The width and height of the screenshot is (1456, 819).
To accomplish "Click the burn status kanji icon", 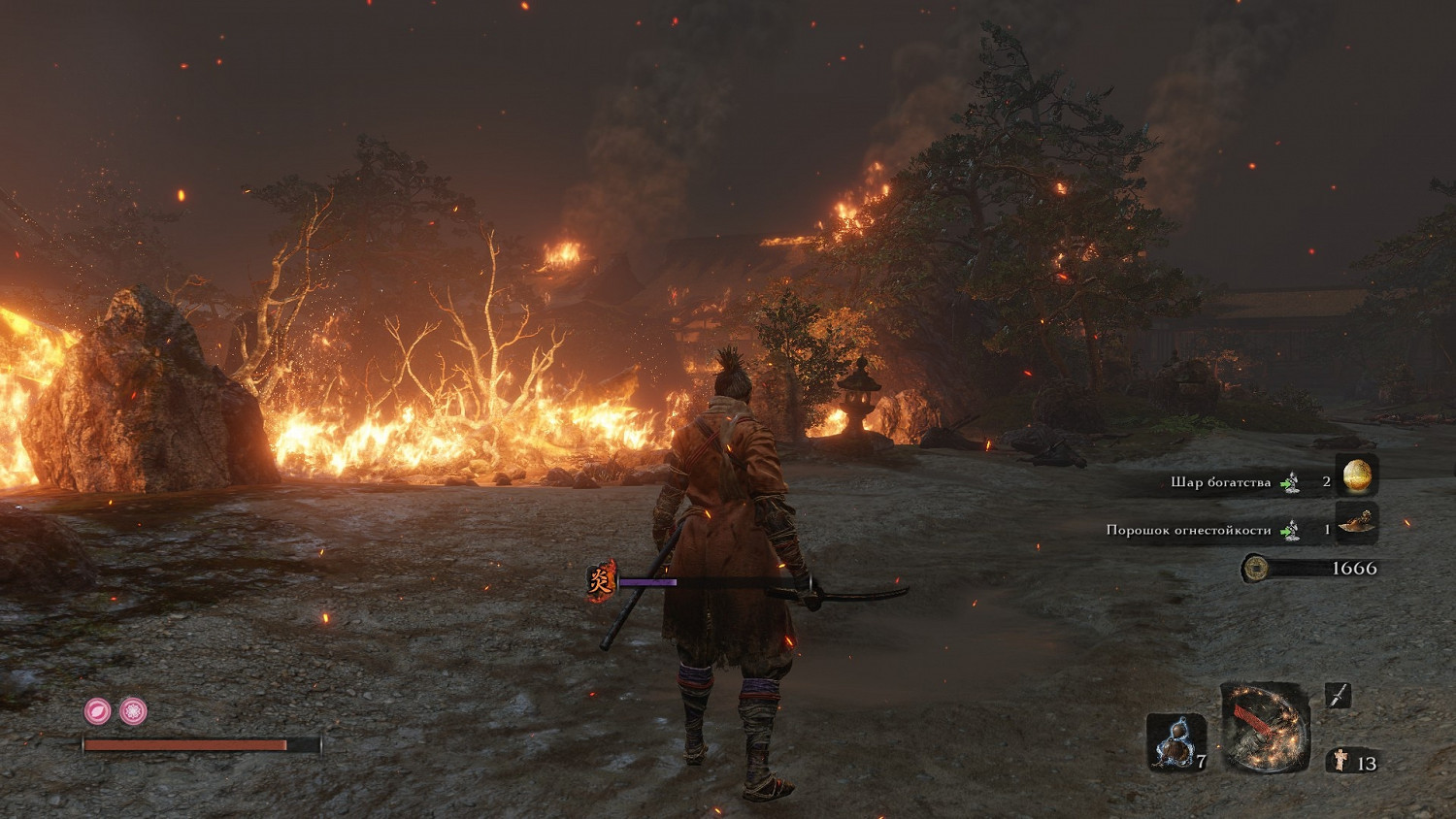I will tap(602, 581).
